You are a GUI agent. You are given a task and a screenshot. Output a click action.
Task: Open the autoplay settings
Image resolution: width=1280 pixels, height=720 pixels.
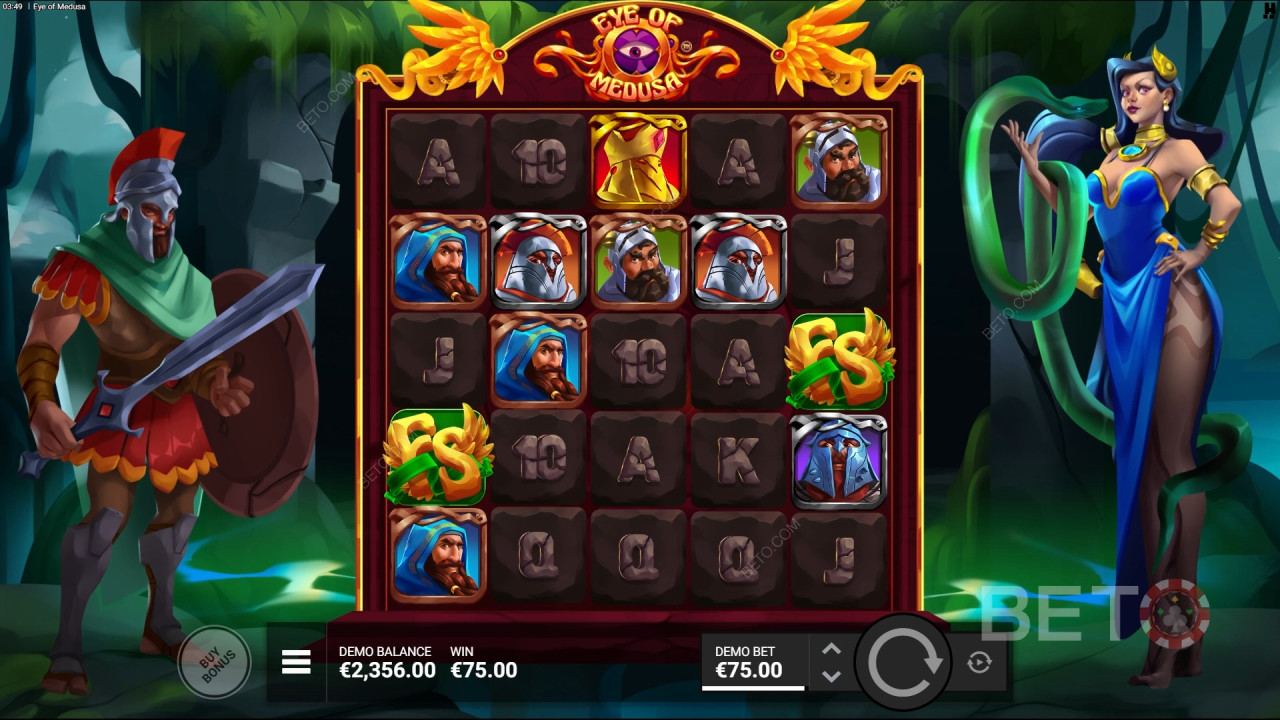tap(979, 661)
